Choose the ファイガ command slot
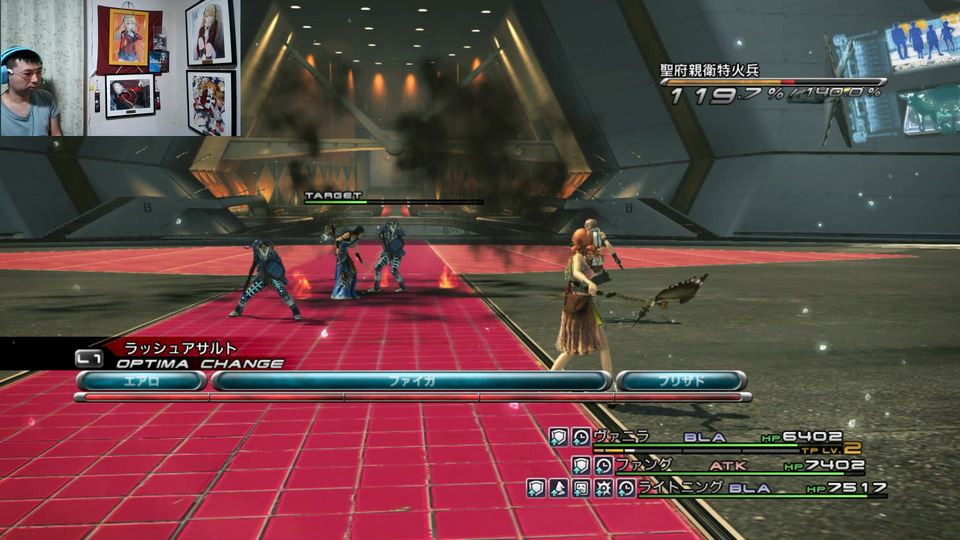The width and height of the screenshot is (960, 540). click(x=411, y=380)
